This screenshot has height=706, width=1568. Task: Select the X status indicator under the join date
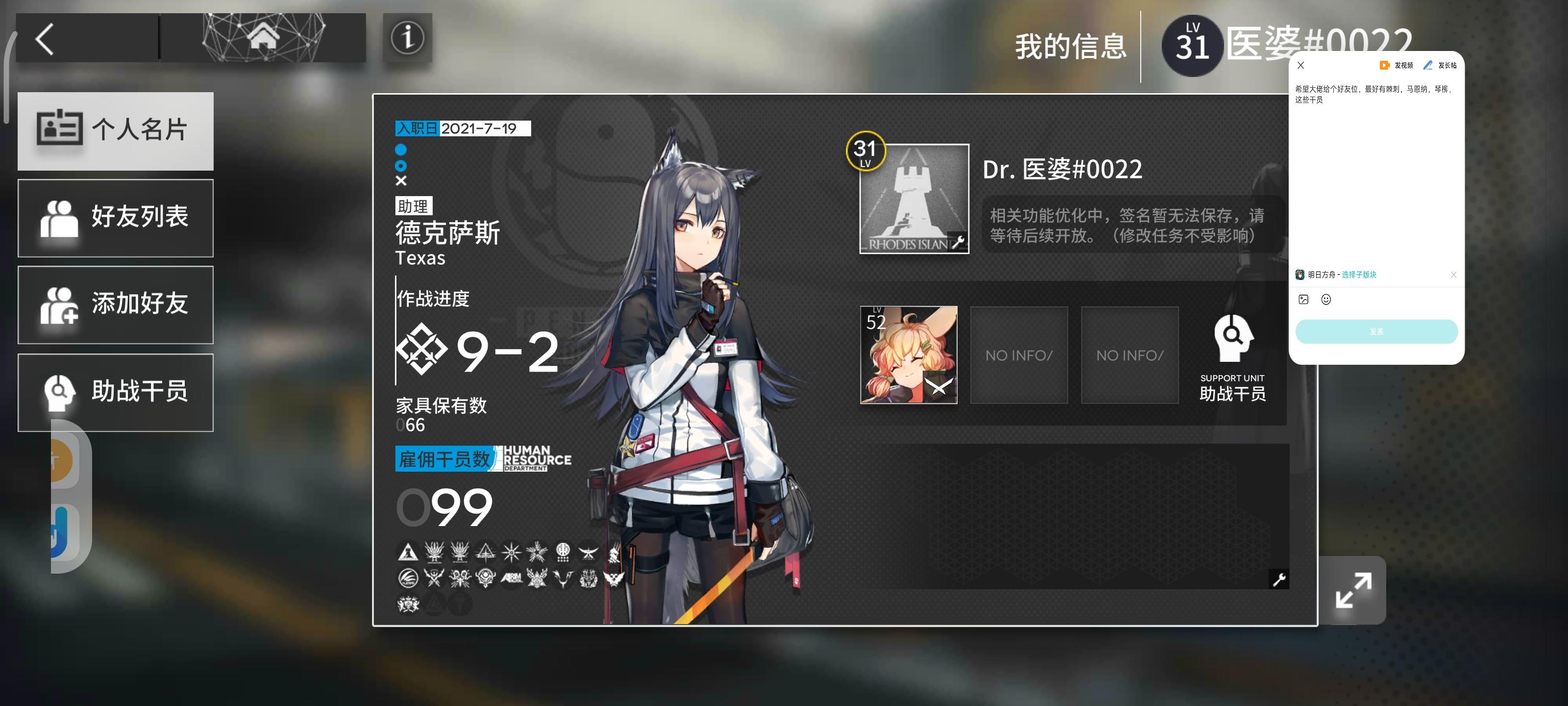click(401, 180)
